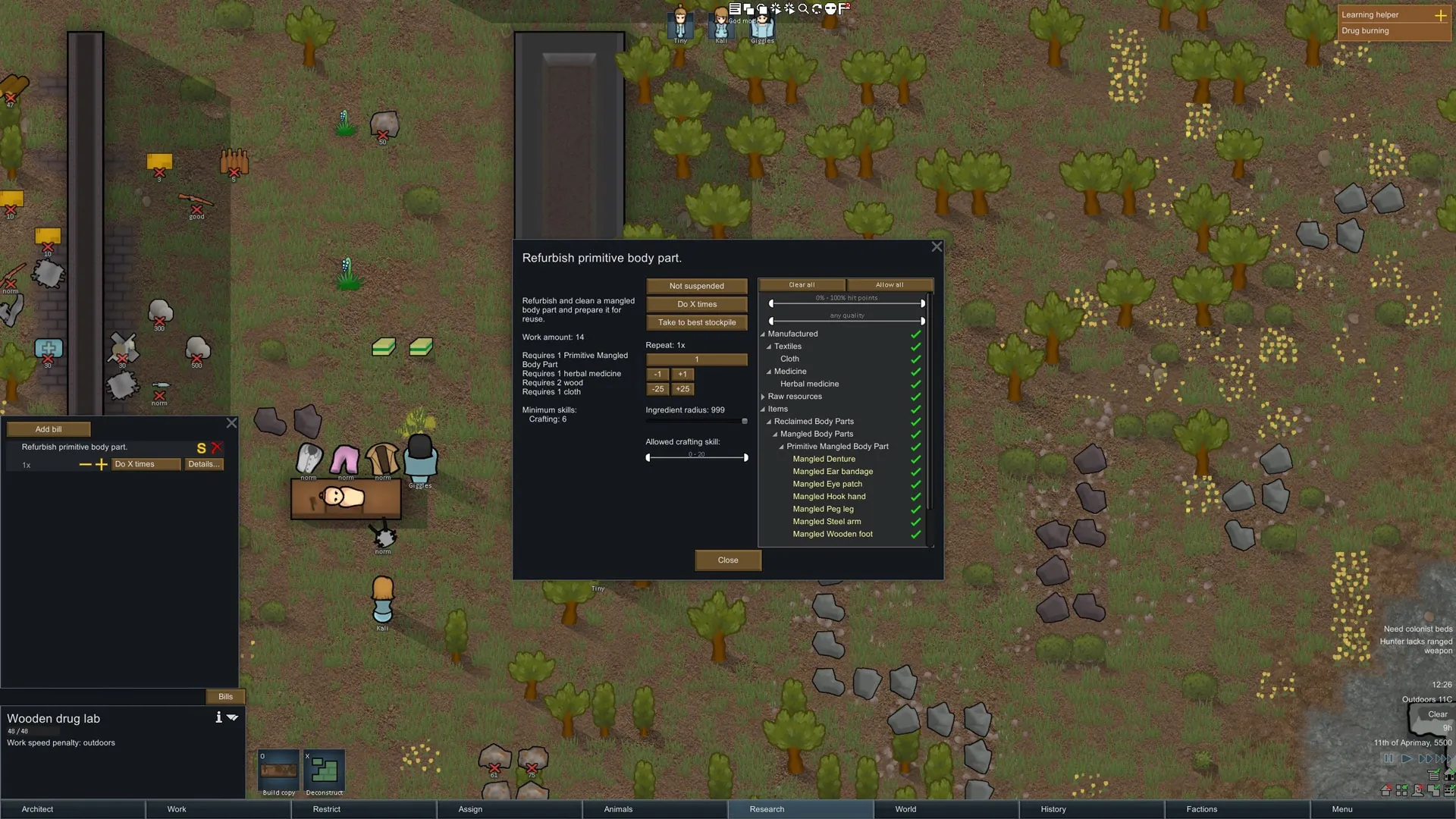
Task: Decrease repeat count by 1
Action: click(657, 374)
